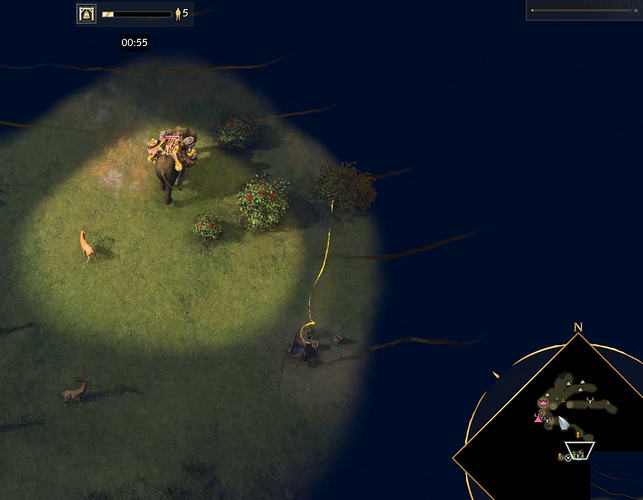The height and width of the screenshot is (500, 643).
Task: Click the bell icon button
Action: [87, 14]
